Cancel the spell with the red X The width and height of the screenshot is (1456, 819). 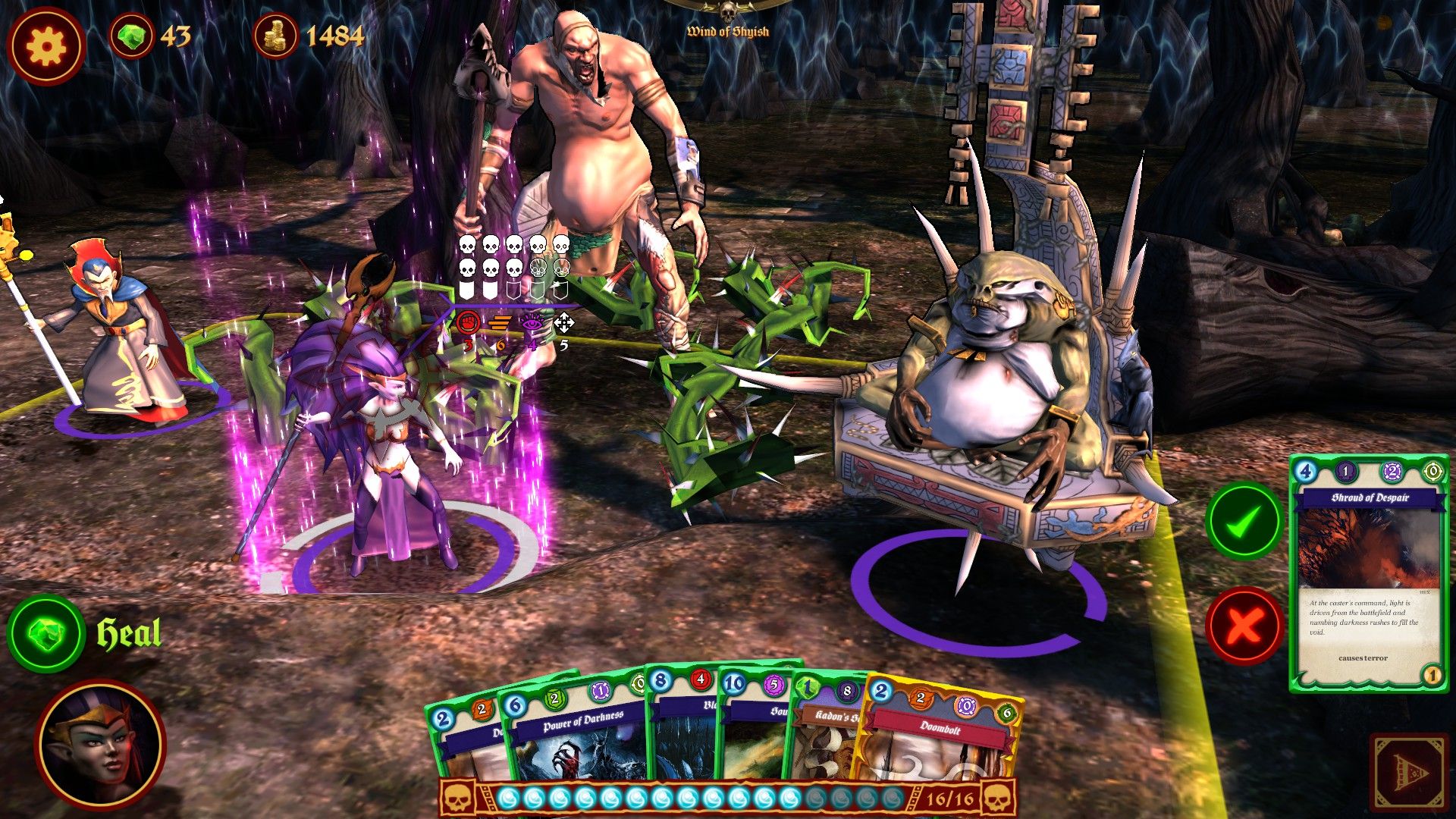tap(1244, 626)
